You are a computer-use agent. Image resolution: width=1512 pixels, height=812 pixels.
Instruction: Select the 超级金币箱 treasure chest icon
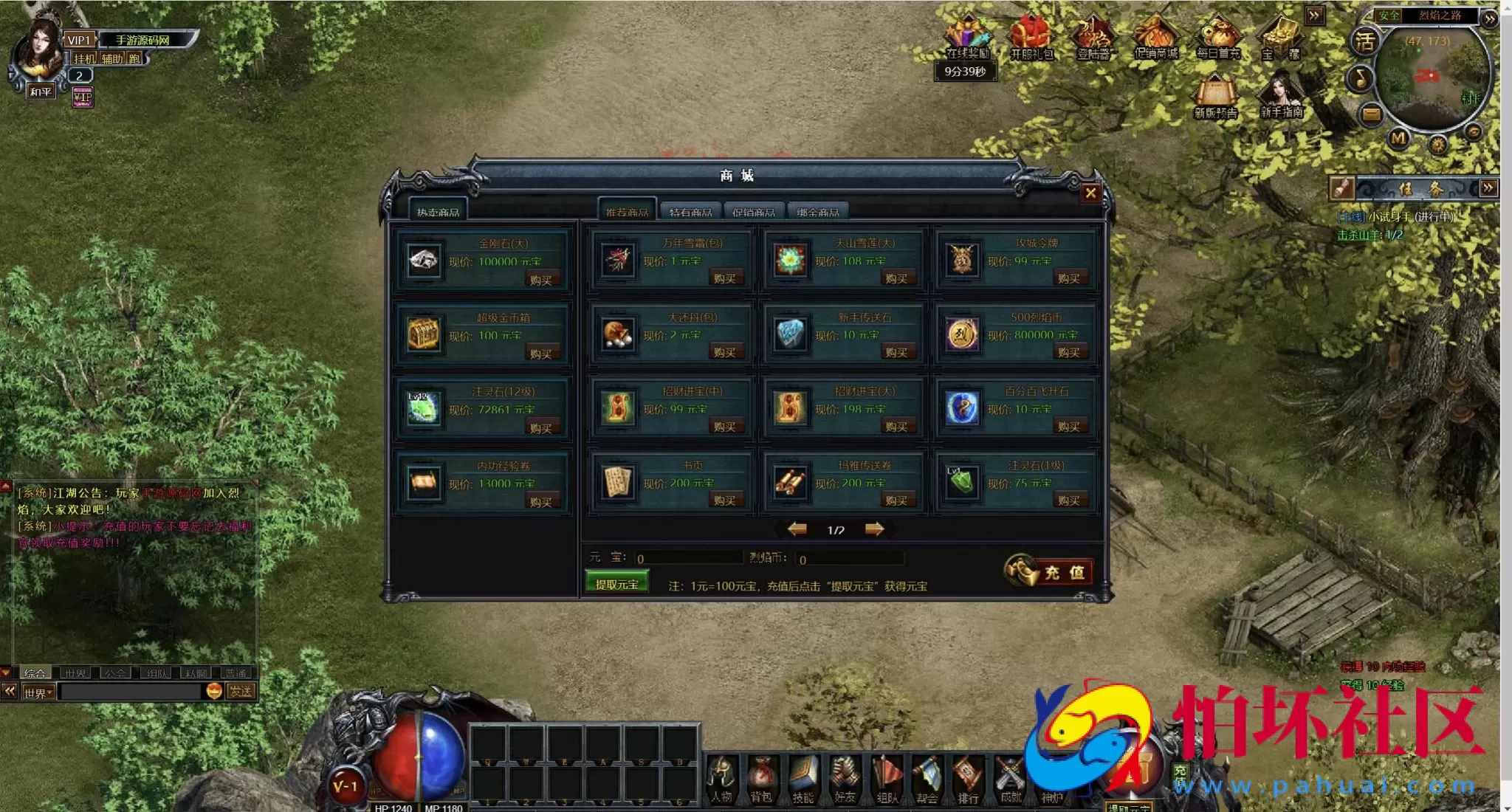424,335
